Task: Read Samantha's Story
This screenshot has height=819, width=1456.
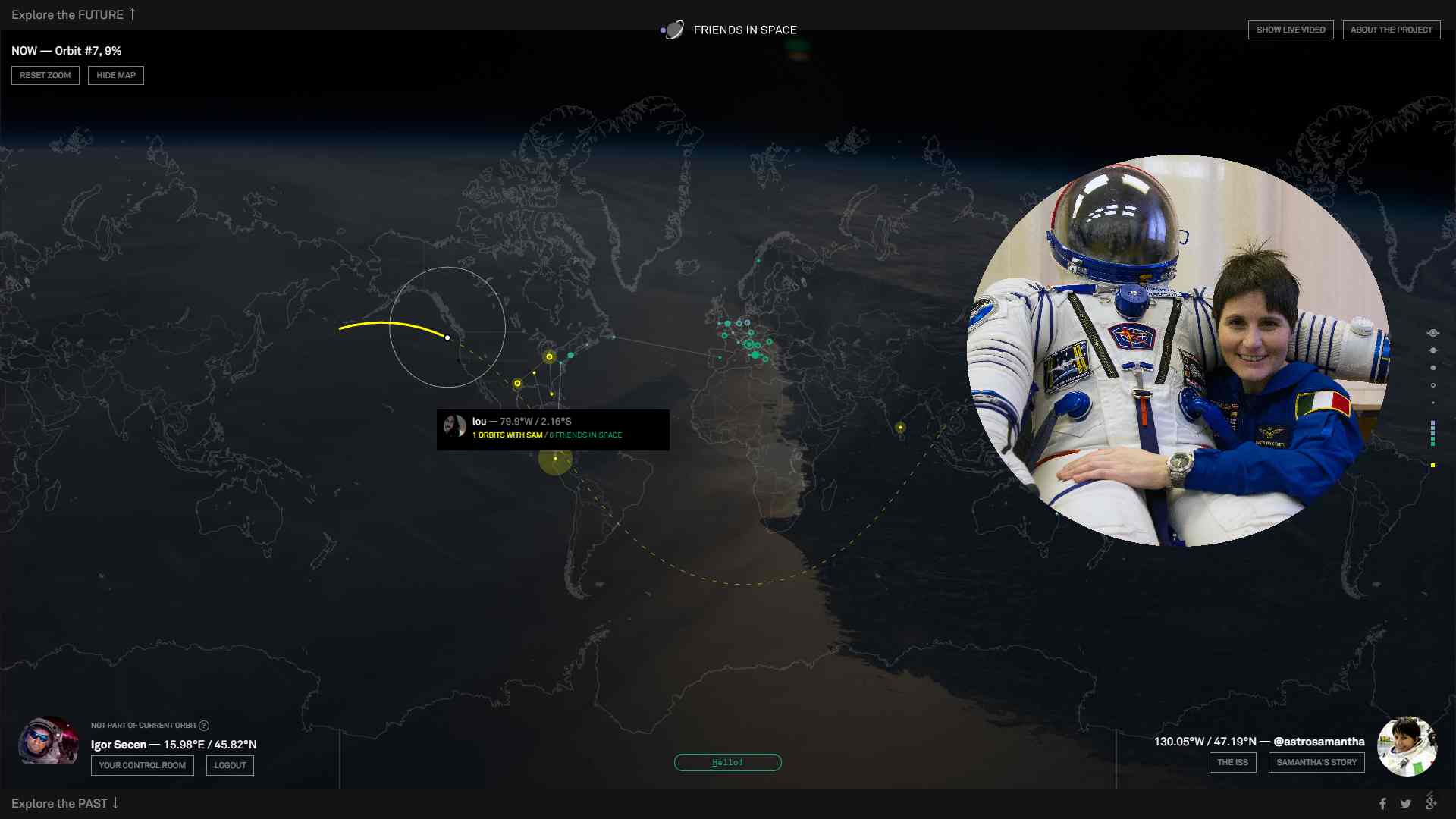Action: (1316, 762)
